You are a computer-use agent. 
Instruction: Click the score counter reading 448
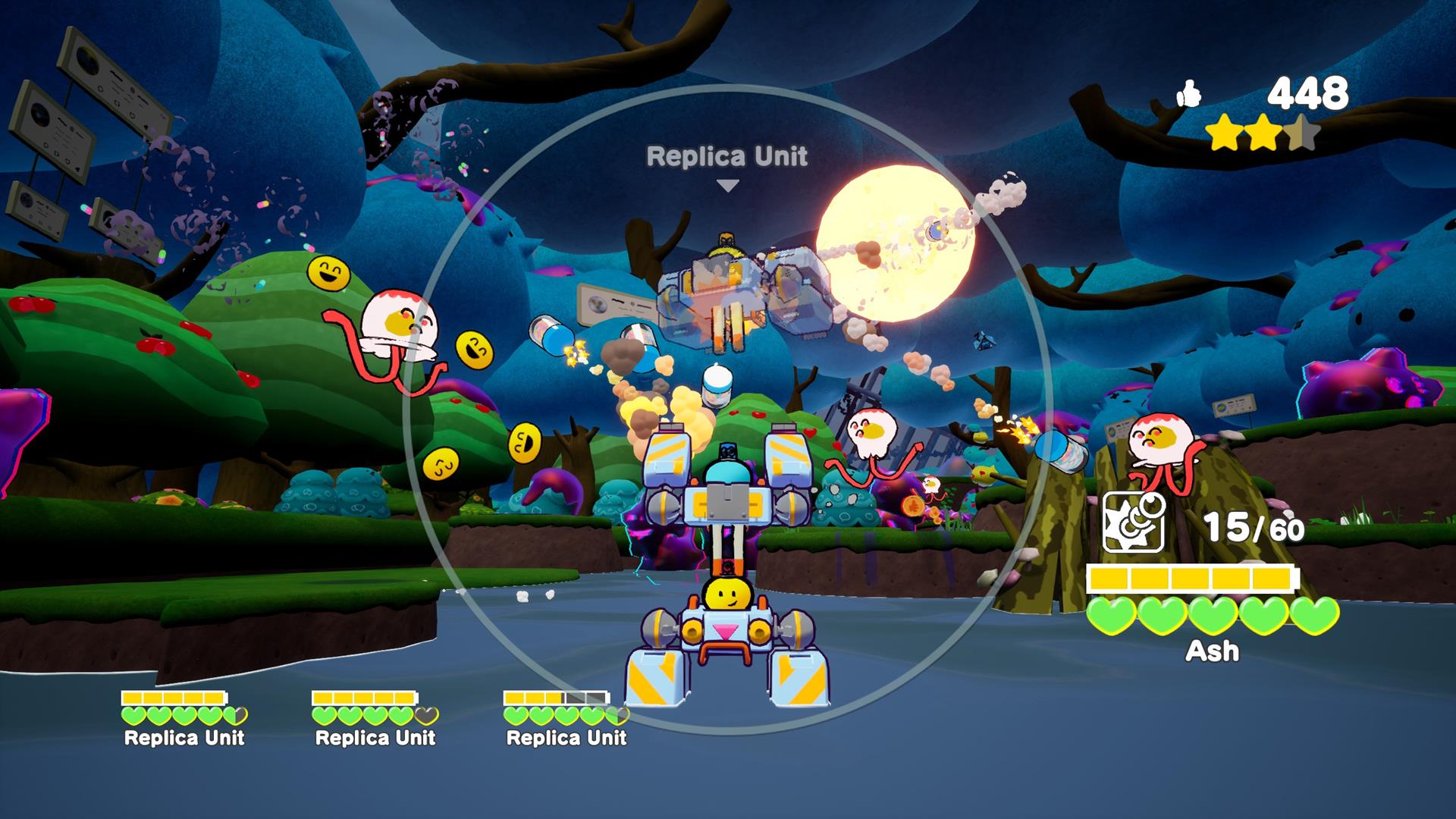1310,93
